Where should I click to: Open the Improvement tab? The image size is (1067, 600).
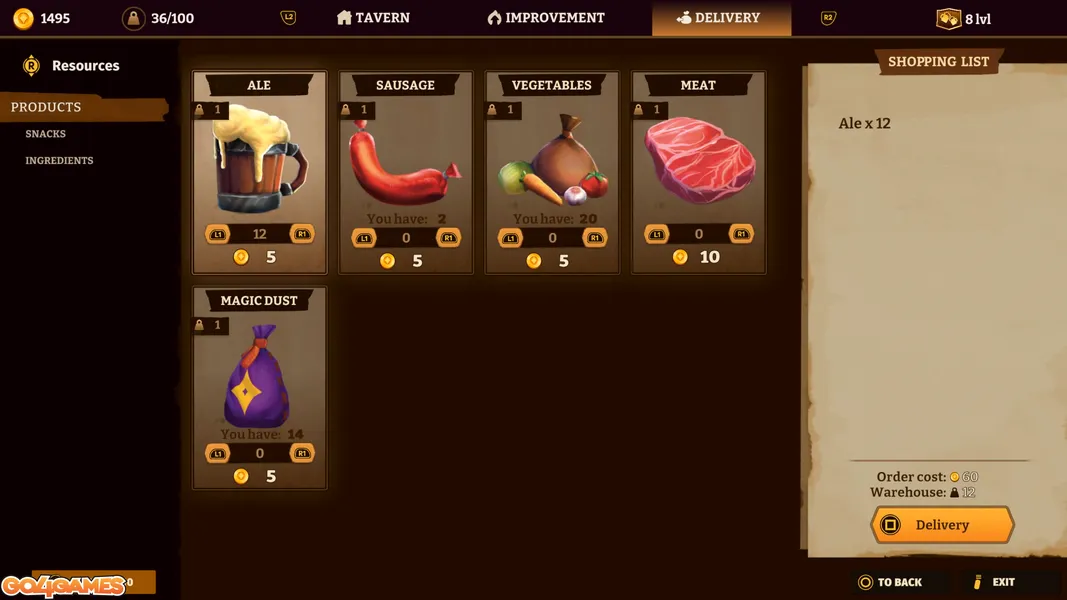546,18
